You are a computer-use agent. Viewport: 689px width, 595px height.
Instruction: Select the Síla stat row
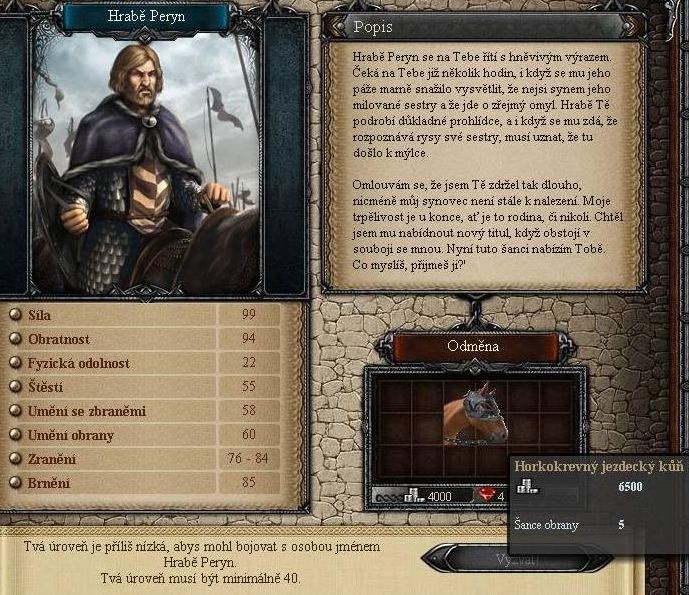(x=150, y=315)
